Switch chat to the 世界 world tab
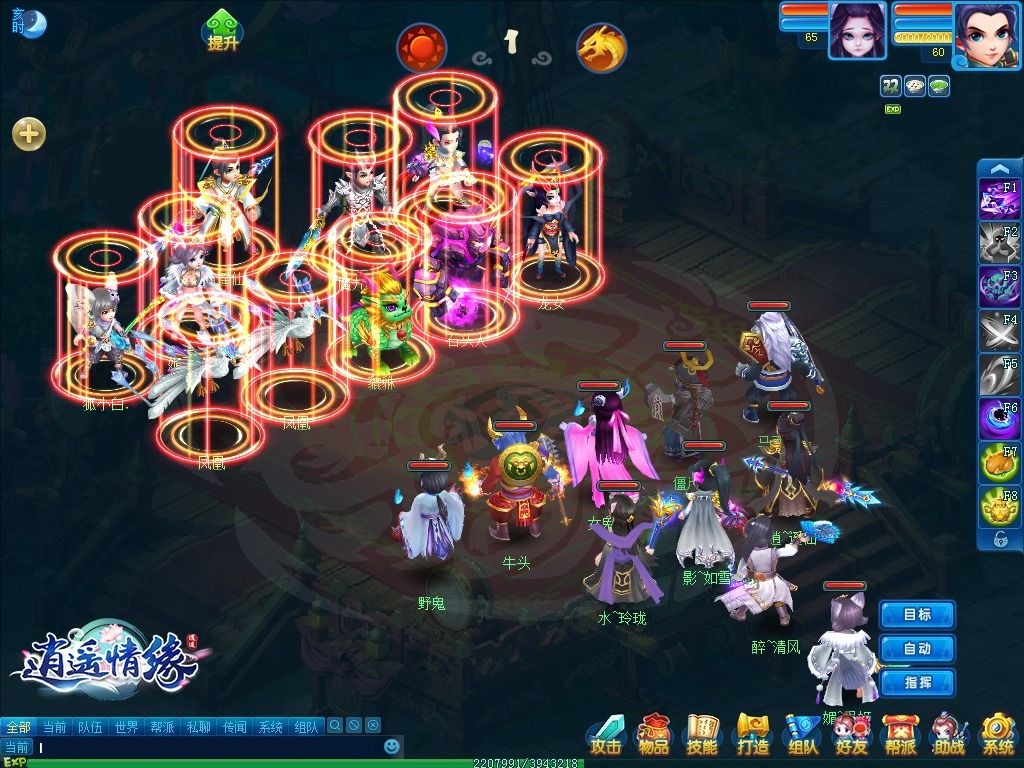Image resolution: width=1024 pixels, height=768 pixels. tap(126, 727)
